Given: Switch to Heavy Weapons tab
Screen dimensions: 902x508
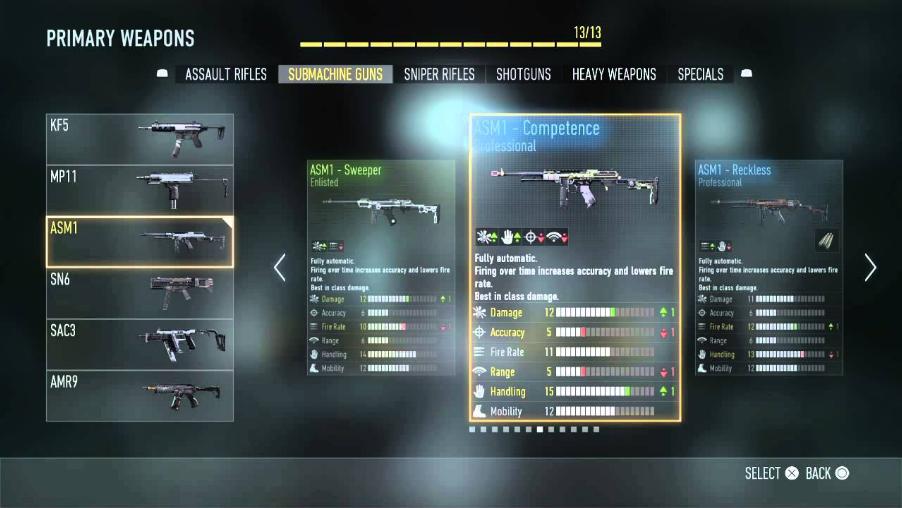Looking at the screenshot, I should pos(614,74).
